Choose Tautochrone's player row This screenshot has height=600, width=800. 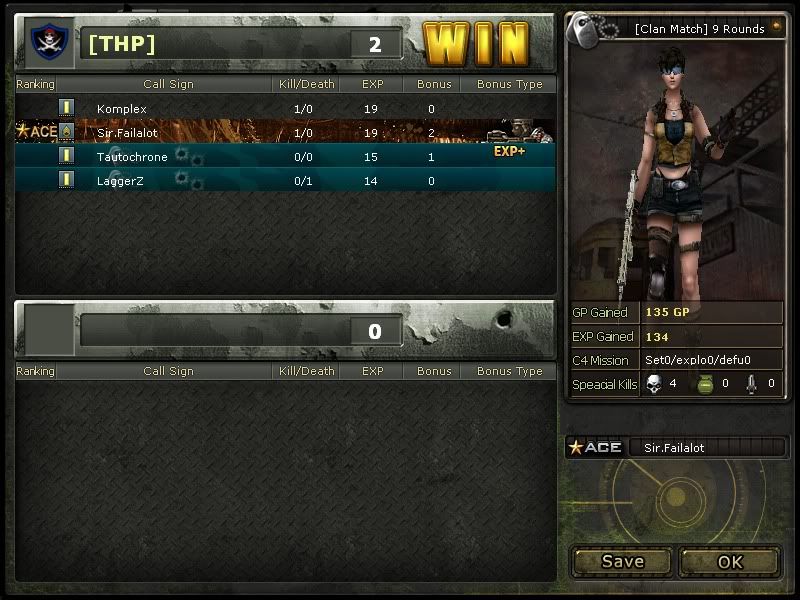[285, 156]
